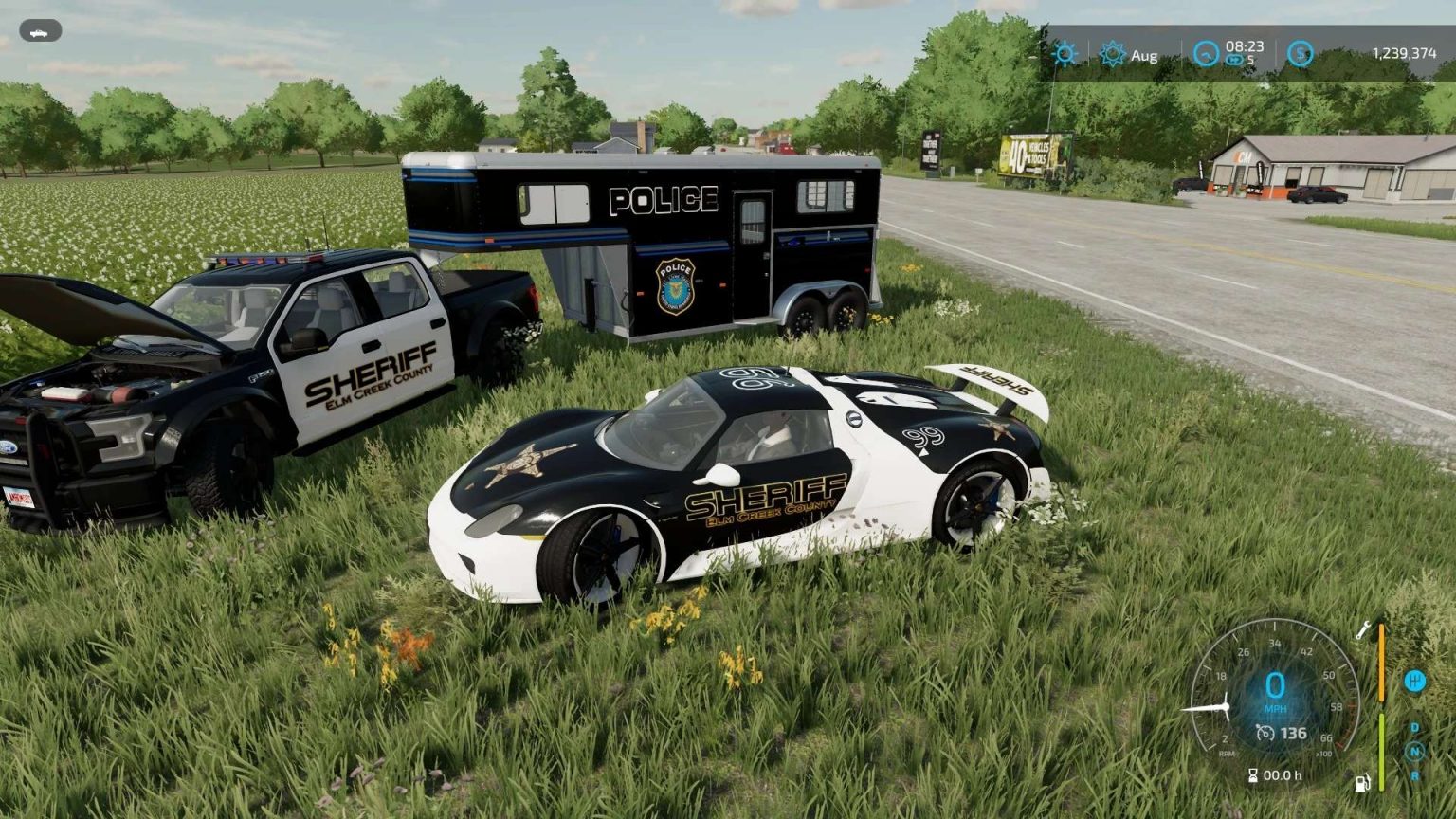Screen dimensions: 1456x819
Task: Click the sun weather icon next to Aug
Action: [x=1114, y=54]
